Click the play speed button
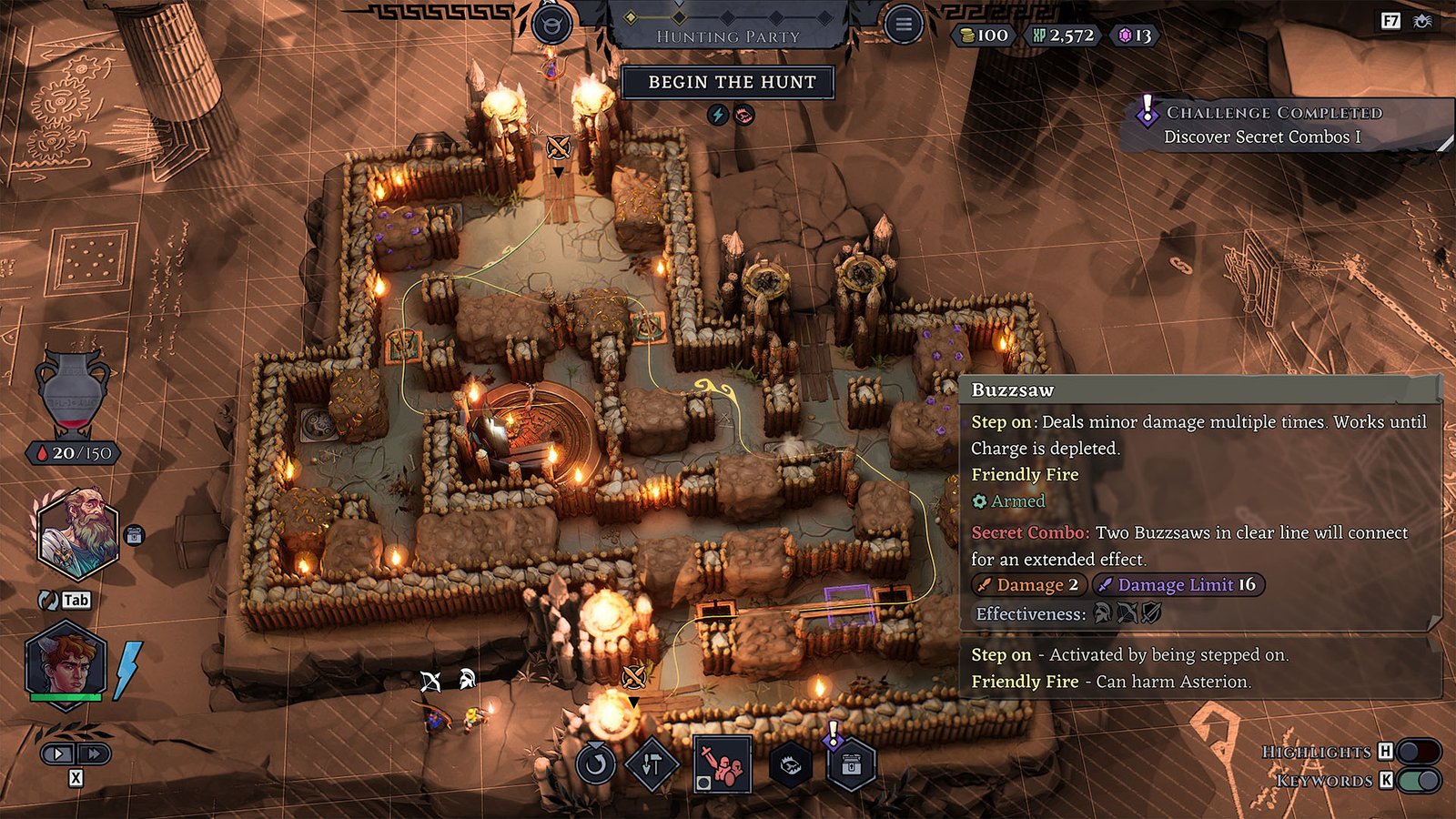This screenshot has width=1456, height=819. coord(58,753)
